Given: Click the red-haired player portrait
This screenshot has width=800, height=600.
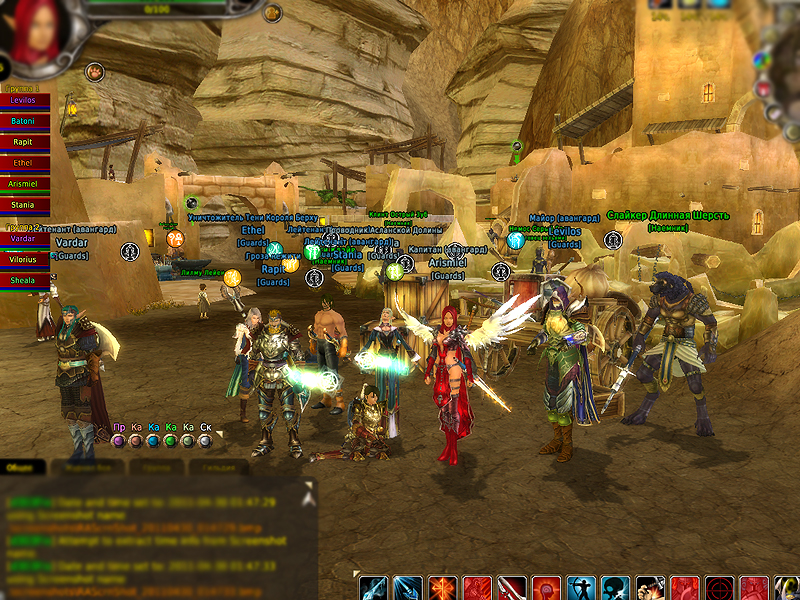Looking at the screenshot, I should [40, 30].
